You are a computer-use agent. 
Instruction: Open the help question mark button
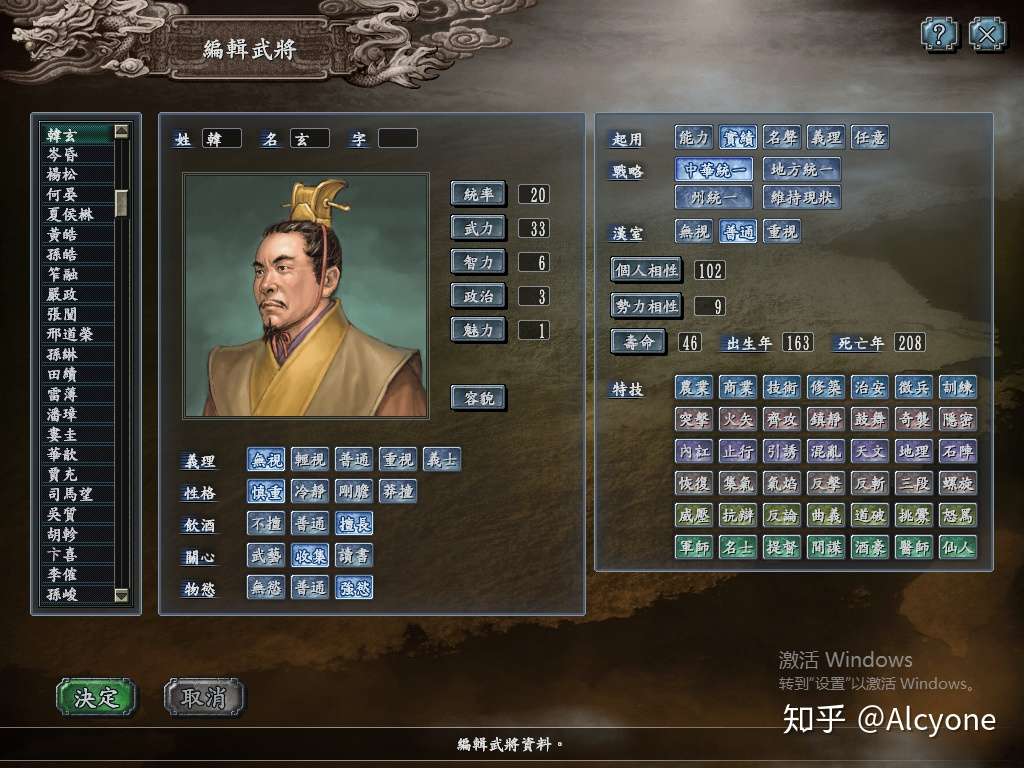(x=939, y=35)
